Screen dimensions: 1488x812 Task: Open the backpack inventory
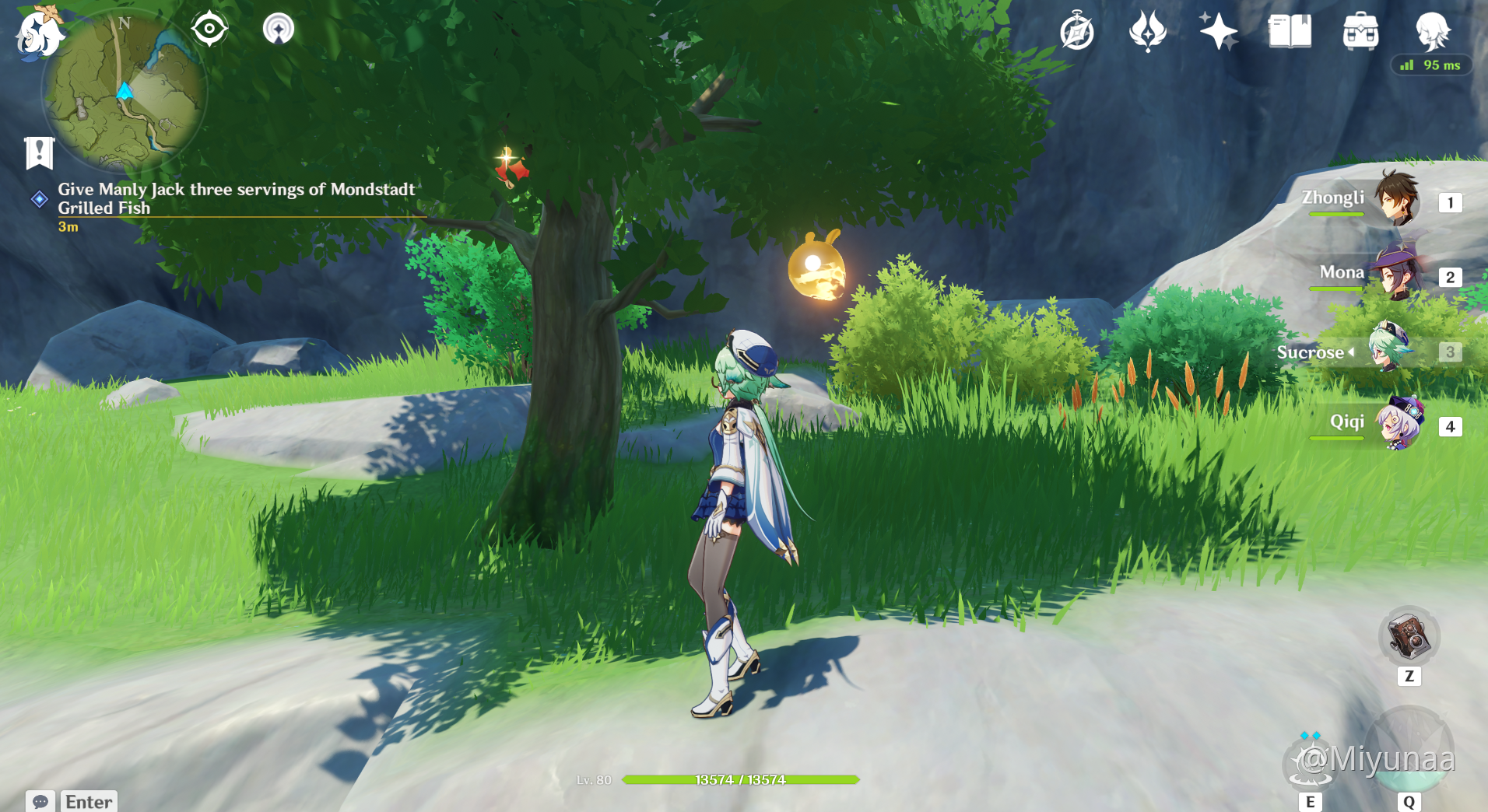pos(1360,32)
